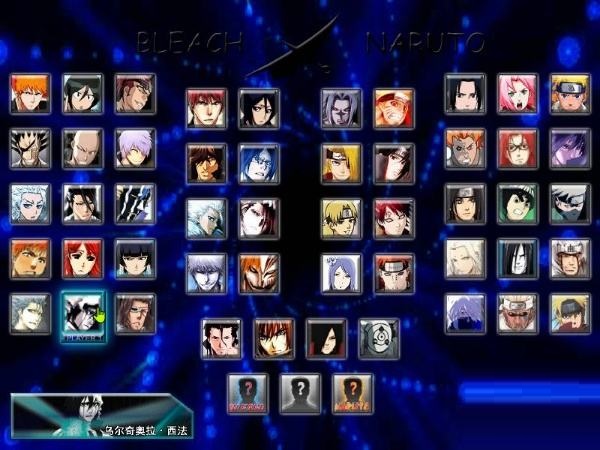Pick the hollow-masked Ichigo portrait

click(259, 273)
